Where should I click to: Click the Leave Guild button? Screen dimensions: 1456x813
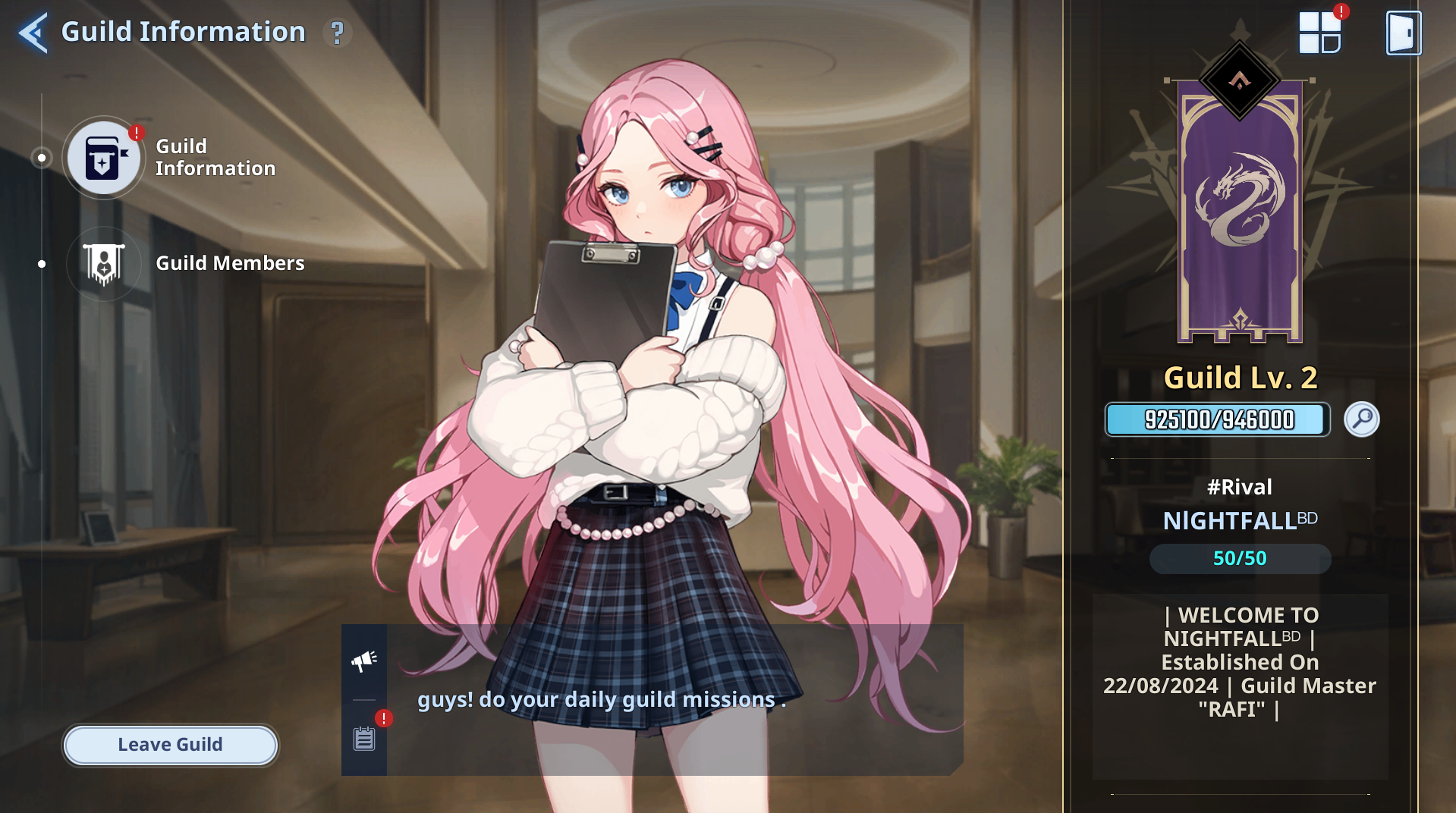[x=170, y=745]
